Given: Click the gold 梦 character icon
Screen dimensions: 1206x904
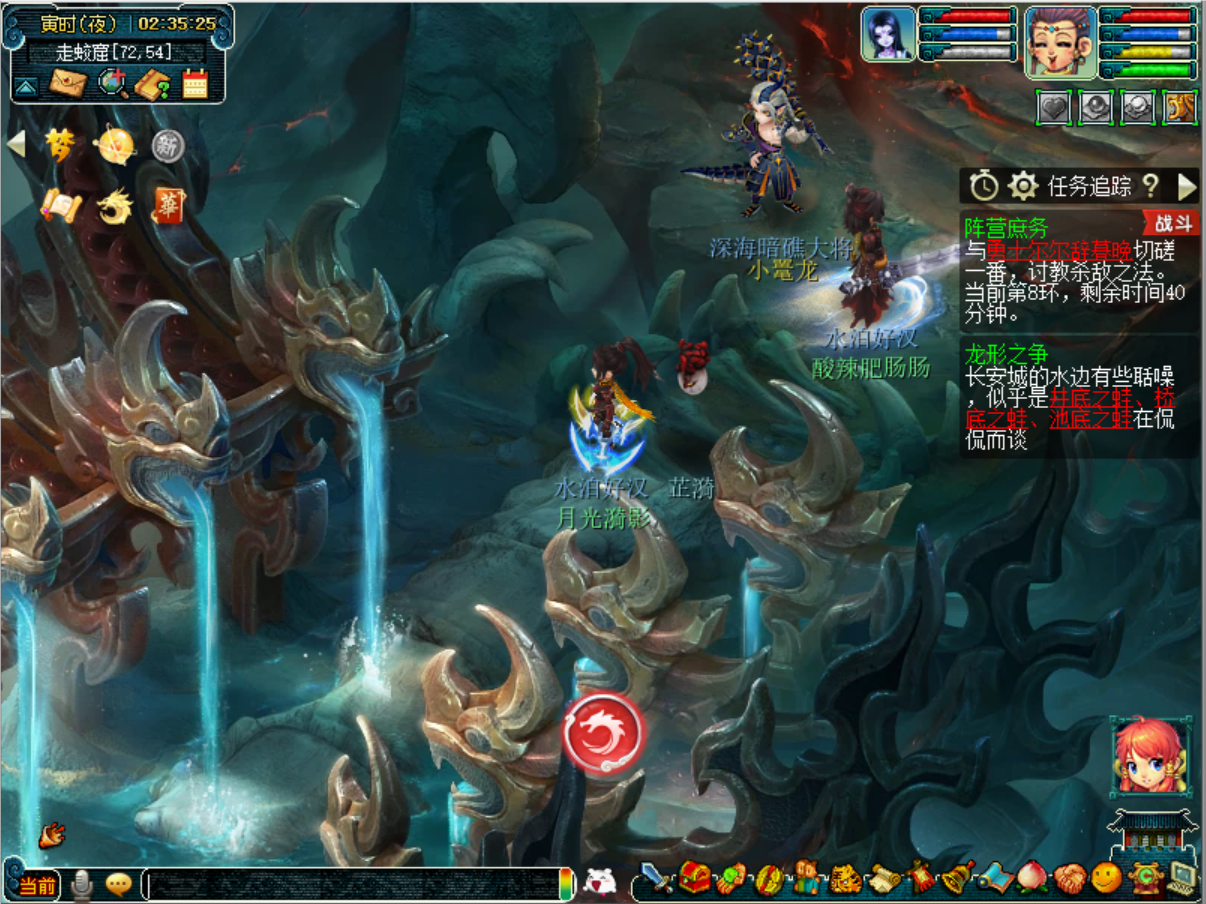Looking at the screenshot, I should click(x=60, y=146).
